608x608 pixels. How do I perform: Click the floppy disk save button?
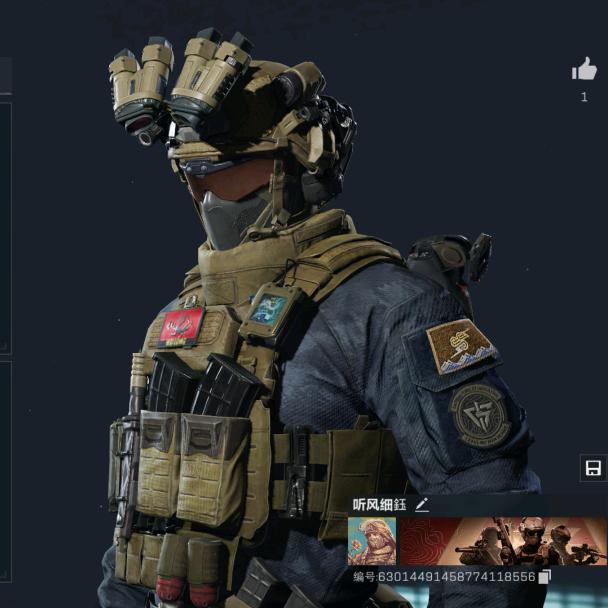click(592, 468)
